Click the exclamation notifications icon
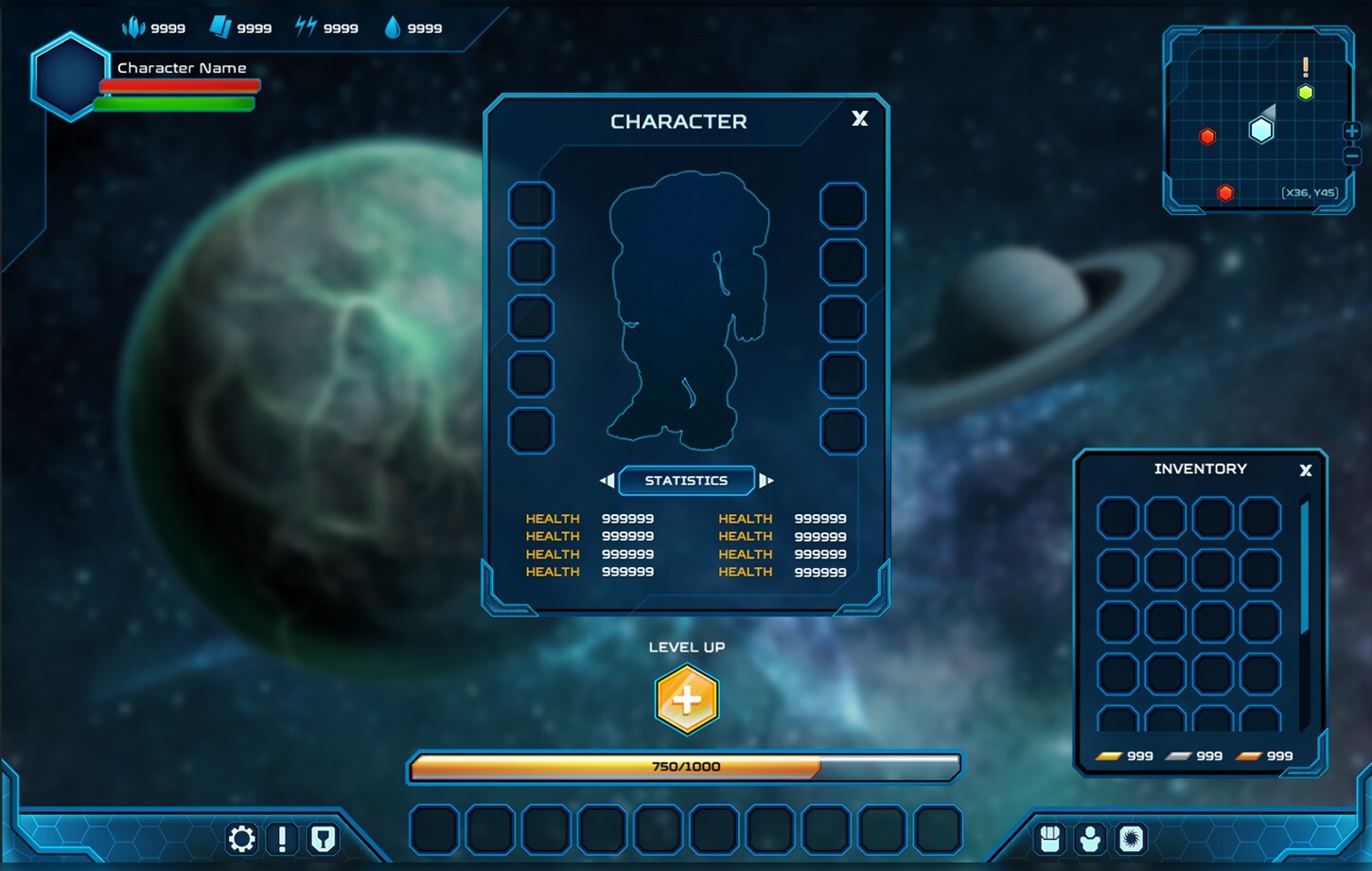 coord(282,839)
